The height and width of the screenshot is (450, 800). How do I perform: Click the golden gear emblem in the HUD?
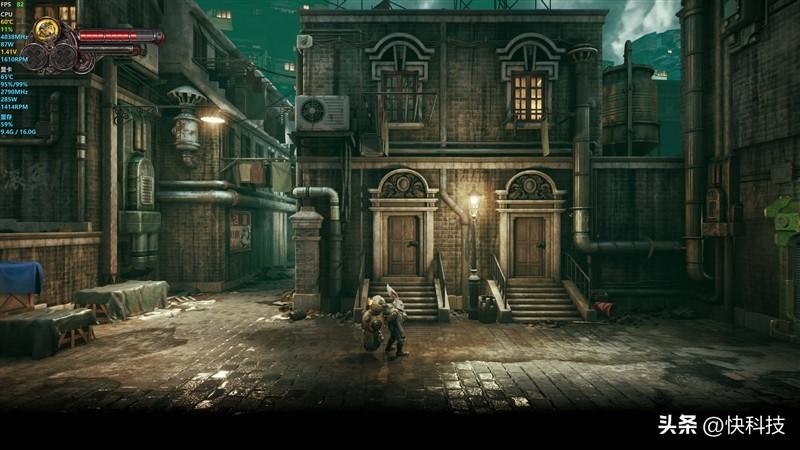click(x=45, y=31)
